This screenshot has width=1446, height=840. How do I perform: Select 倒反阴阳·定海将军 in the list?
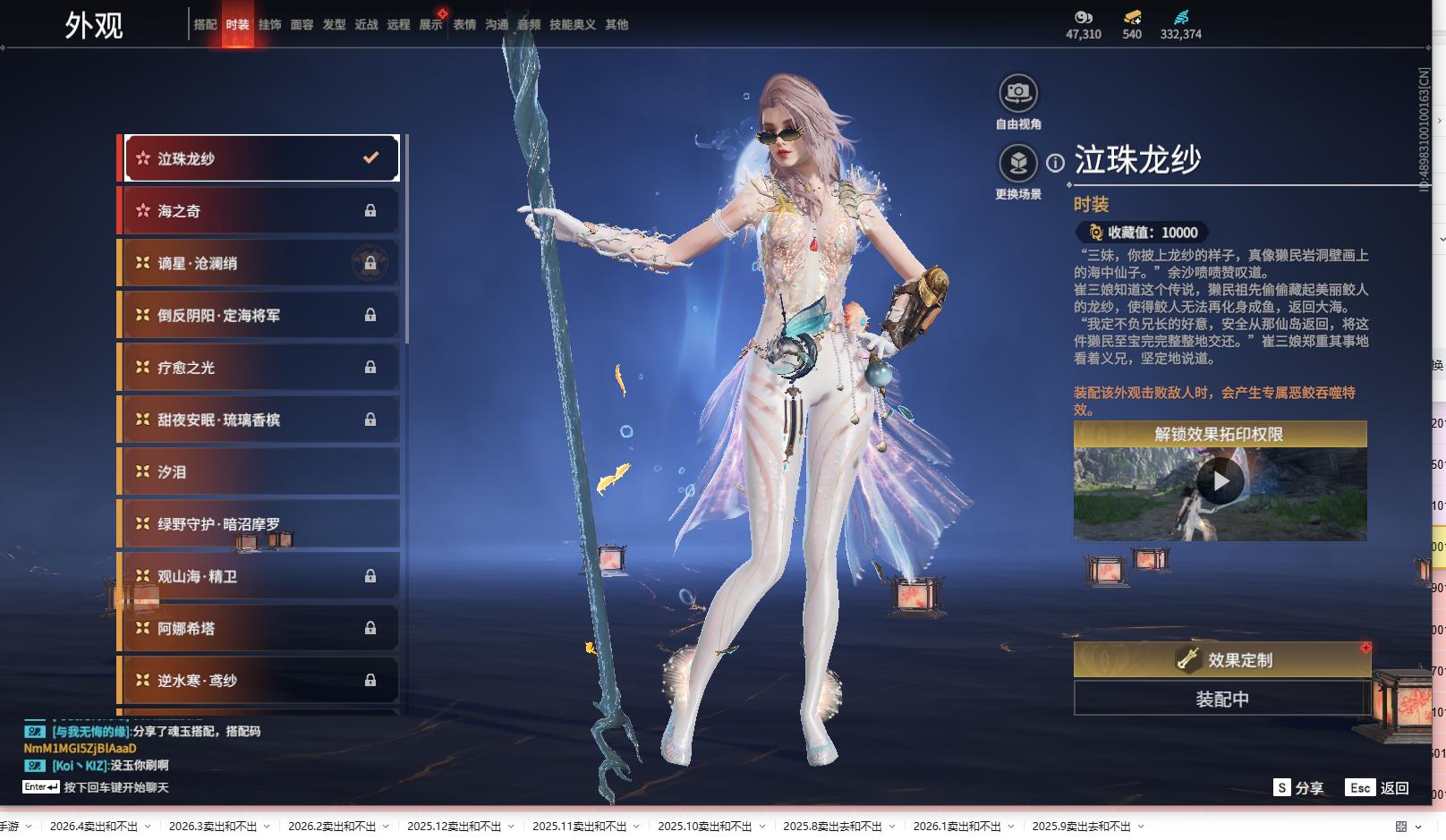point(259,315)
